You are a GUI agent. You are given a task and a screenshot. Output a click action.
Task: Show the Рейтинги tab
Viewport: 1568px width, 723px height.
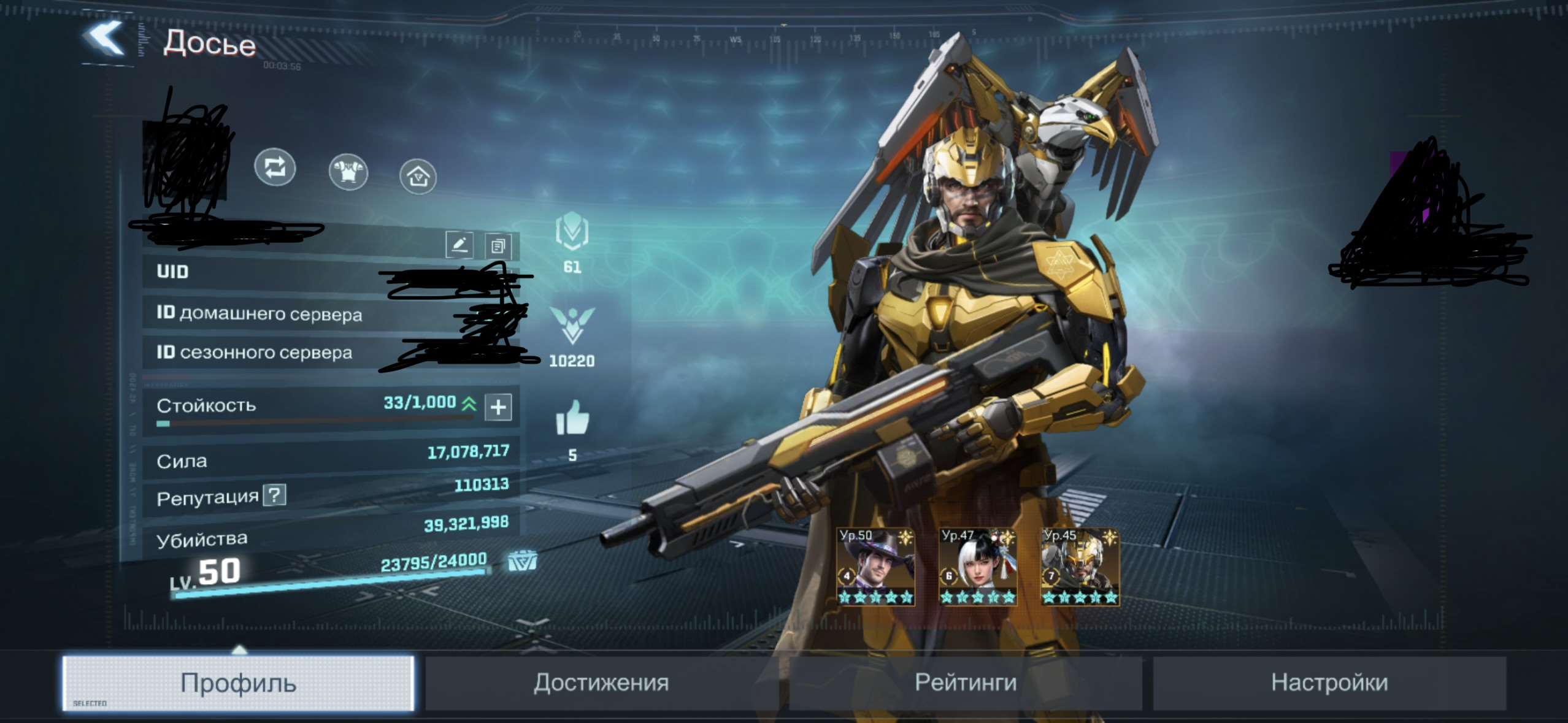click(x=965, y=683)
